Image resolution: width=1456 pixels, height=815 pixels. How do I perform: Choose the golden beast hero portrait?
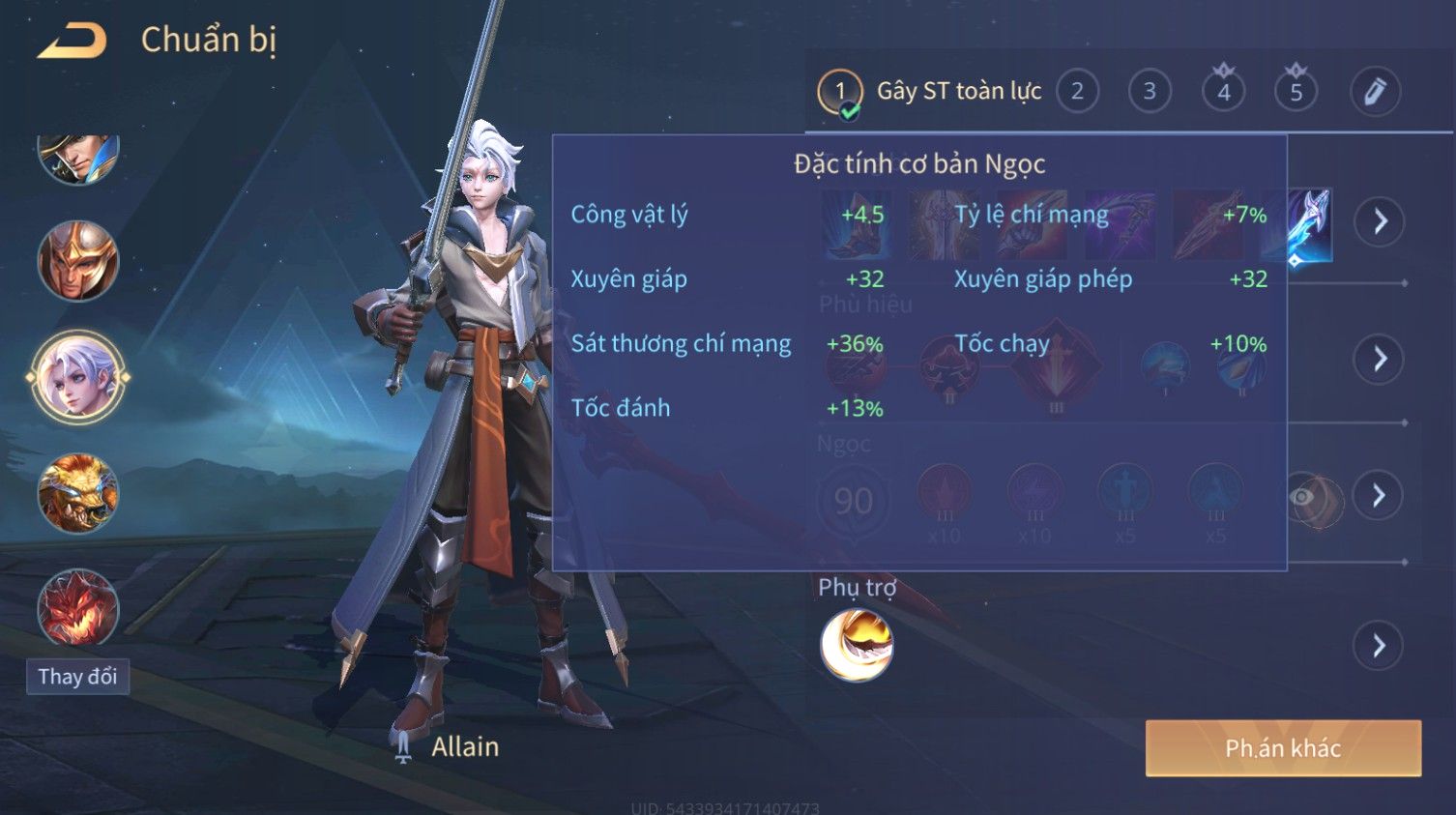(x=78, y=493)
